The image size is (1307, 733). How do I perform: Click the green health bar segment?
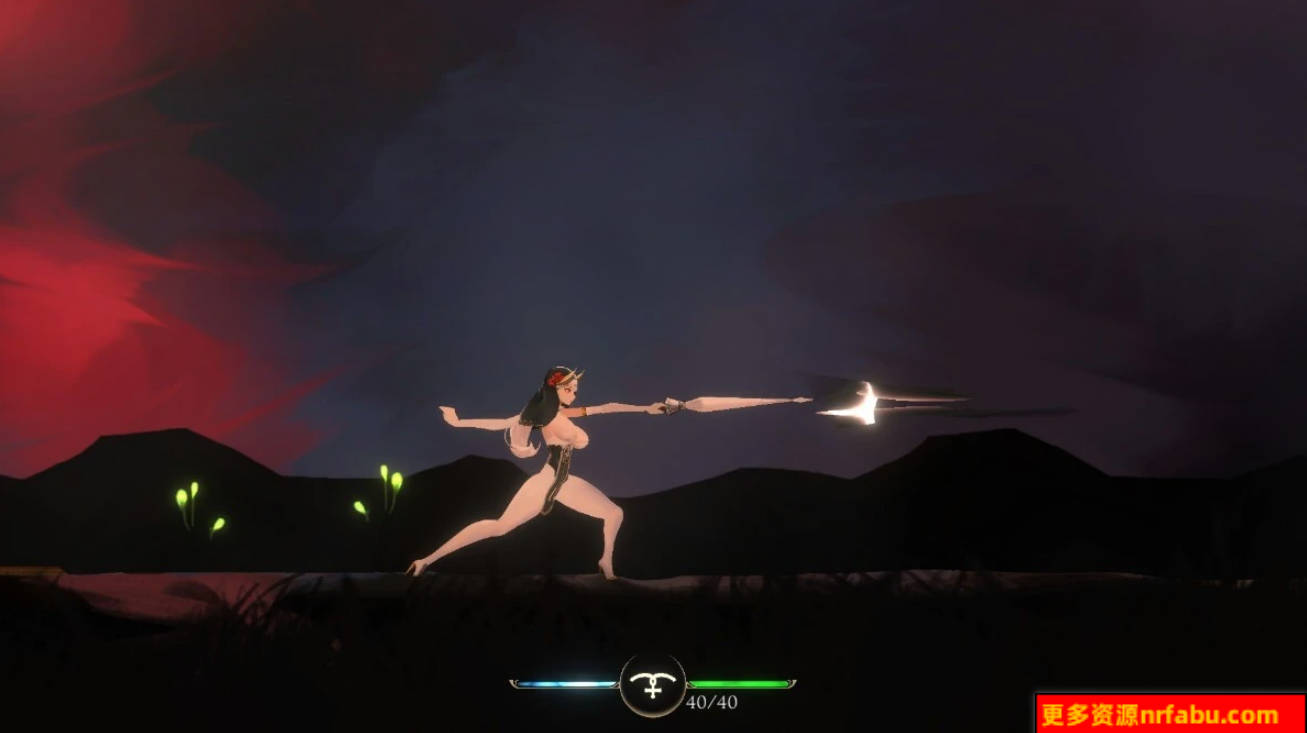click(x=740, y=683)
